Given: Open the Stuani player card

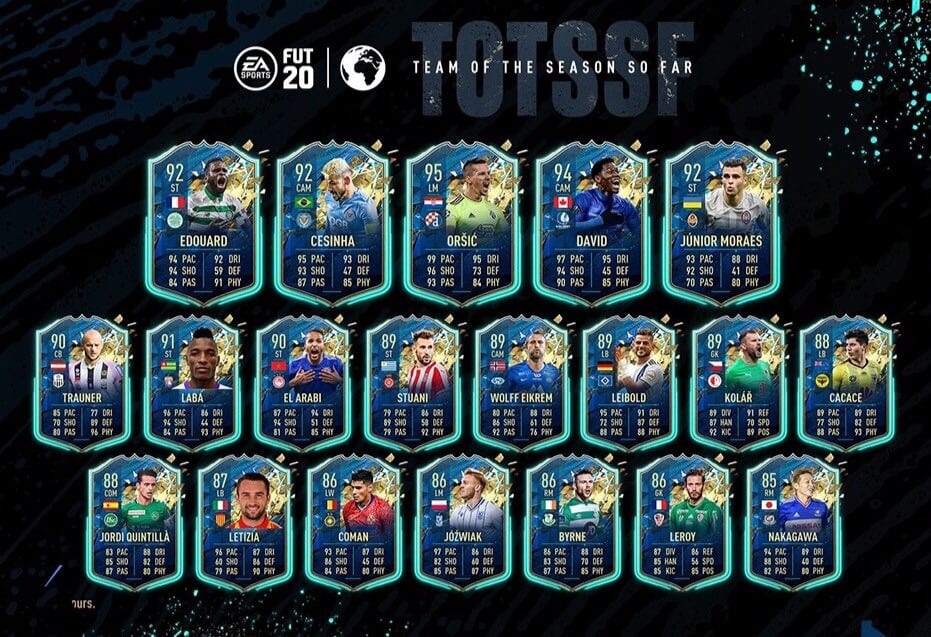Looking at the screenshot, I should 411,380.
